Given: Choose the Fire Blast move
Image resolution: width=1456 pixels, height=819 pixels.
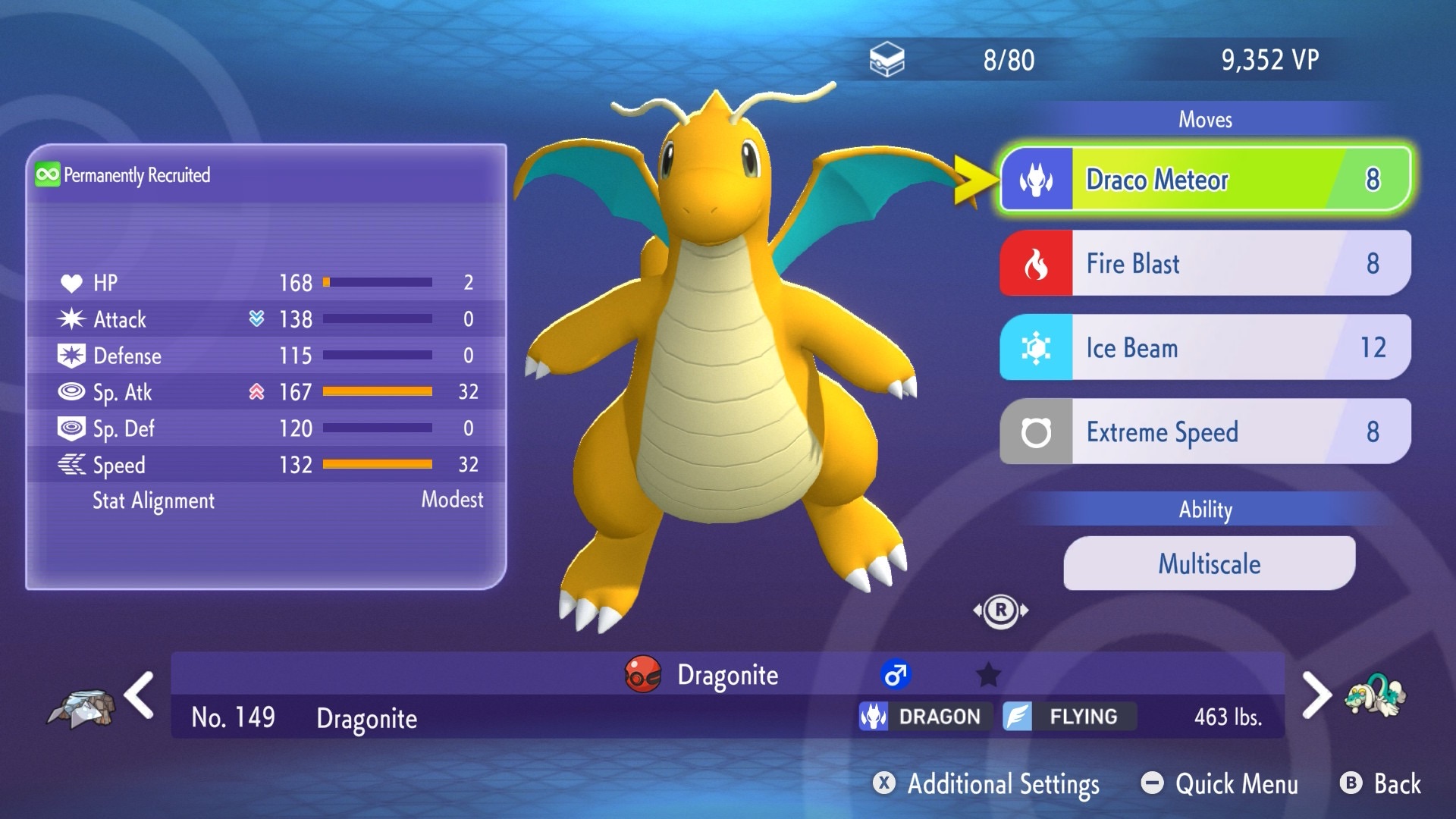Looking at the screenshot, I should click(x=1206, y=263).
